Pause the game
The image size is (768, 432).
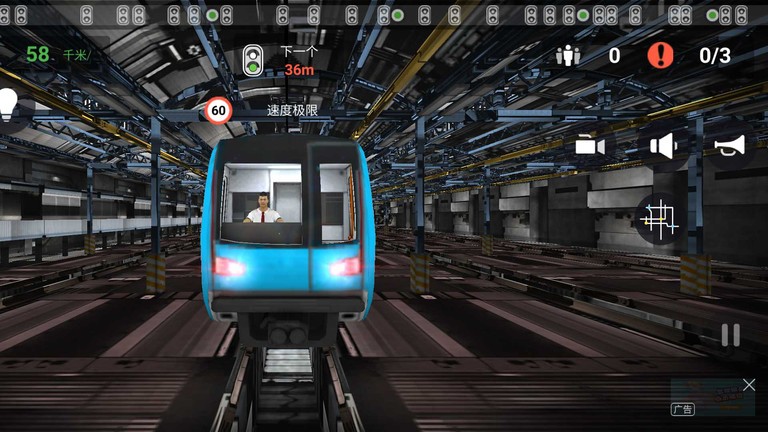click(731, 336)
